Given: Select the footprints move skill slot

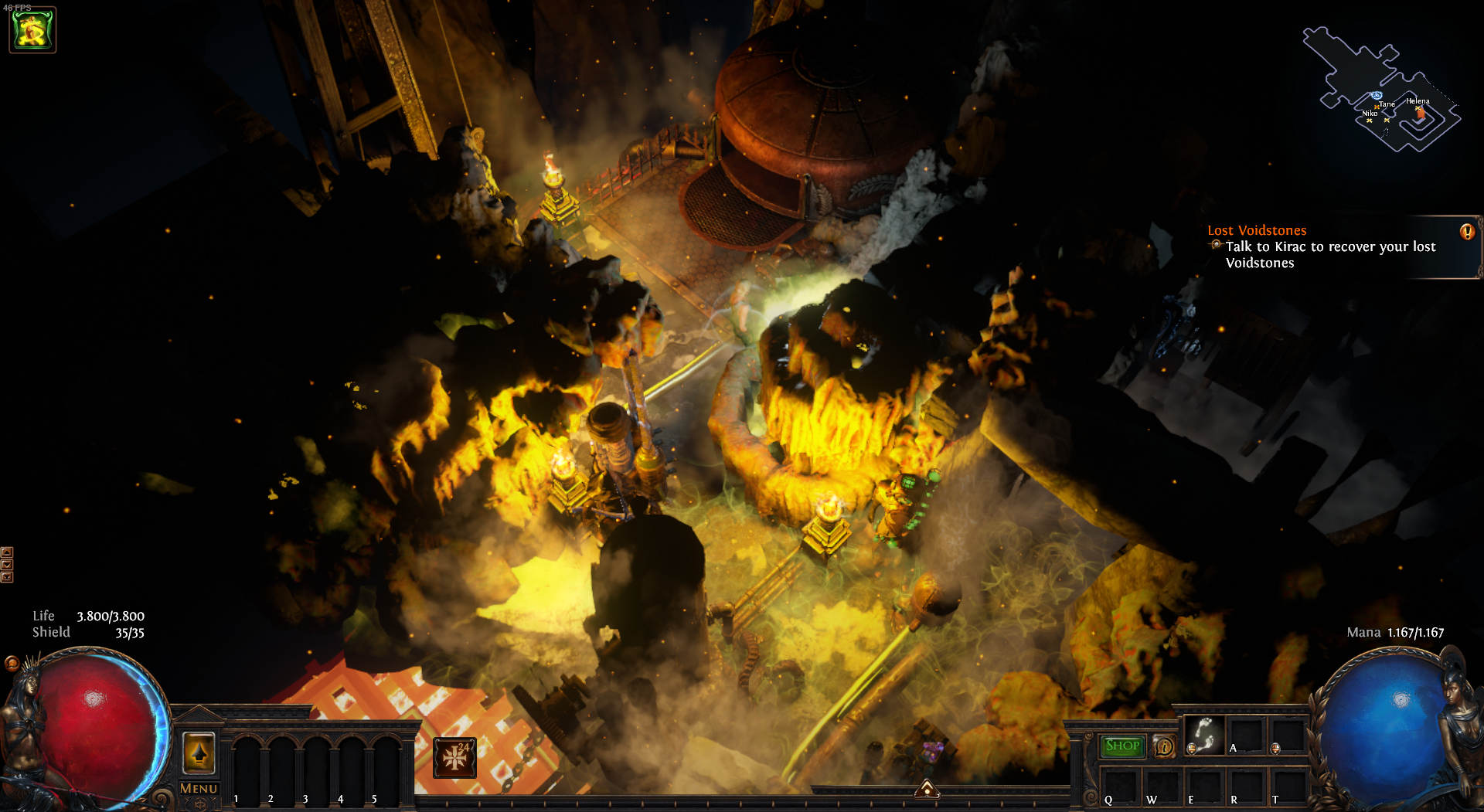Looking at the screenshot, I should pos(1204,735).
